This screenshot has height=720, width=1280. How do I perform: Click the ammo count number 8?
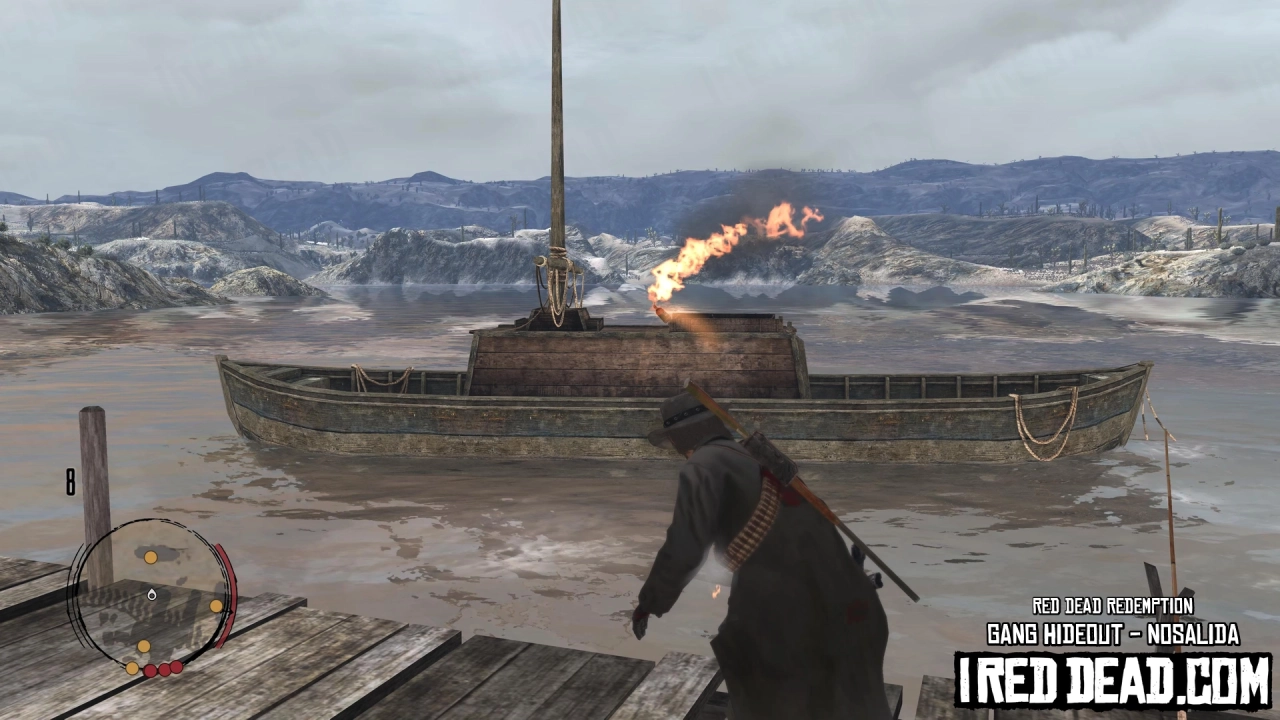pyautogui.click(x=68, y=480)
